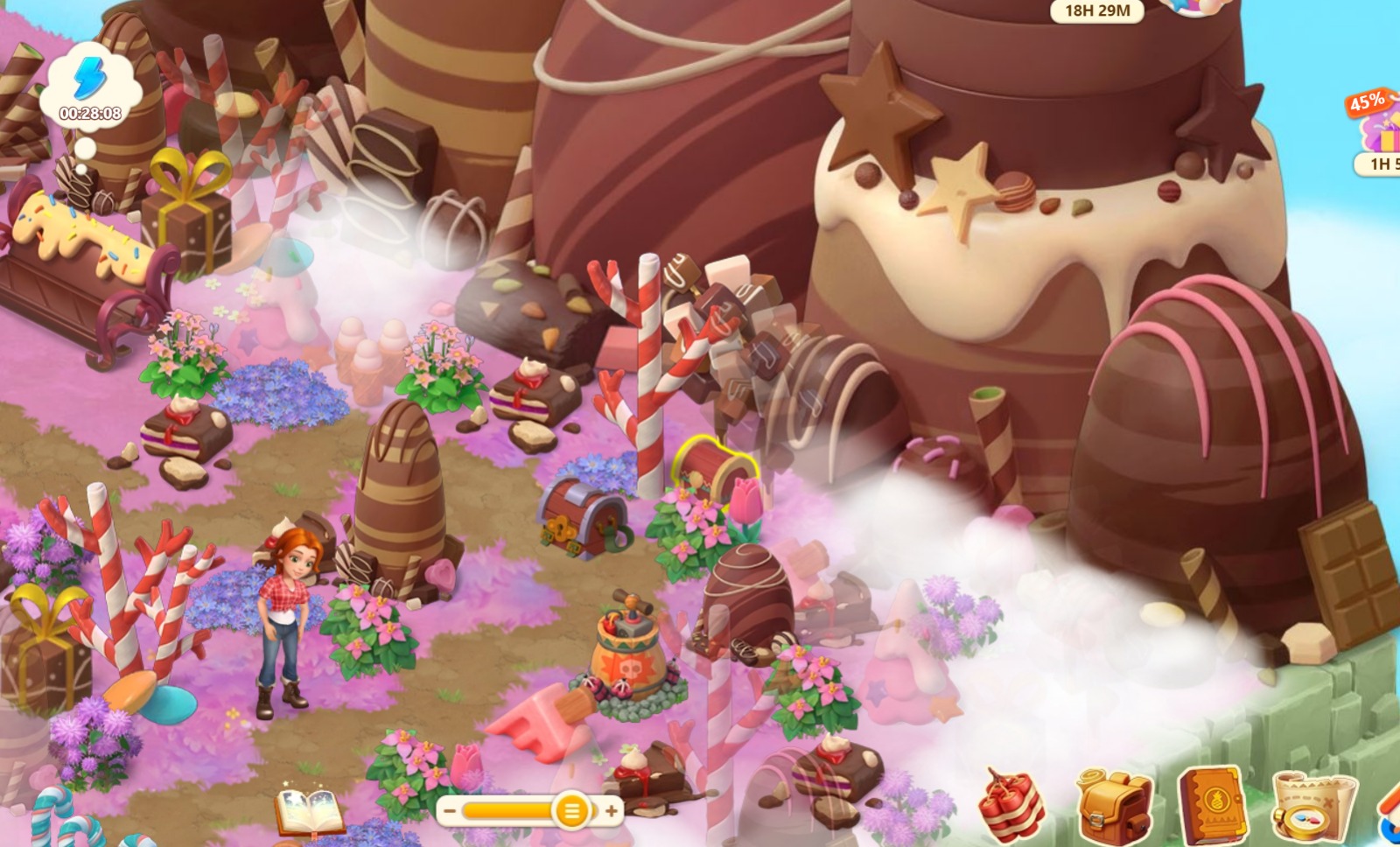Viewport: 1400px width, 847px height.
Task: Click the zoom slider's minus button
Action: [x=450, y=811]
